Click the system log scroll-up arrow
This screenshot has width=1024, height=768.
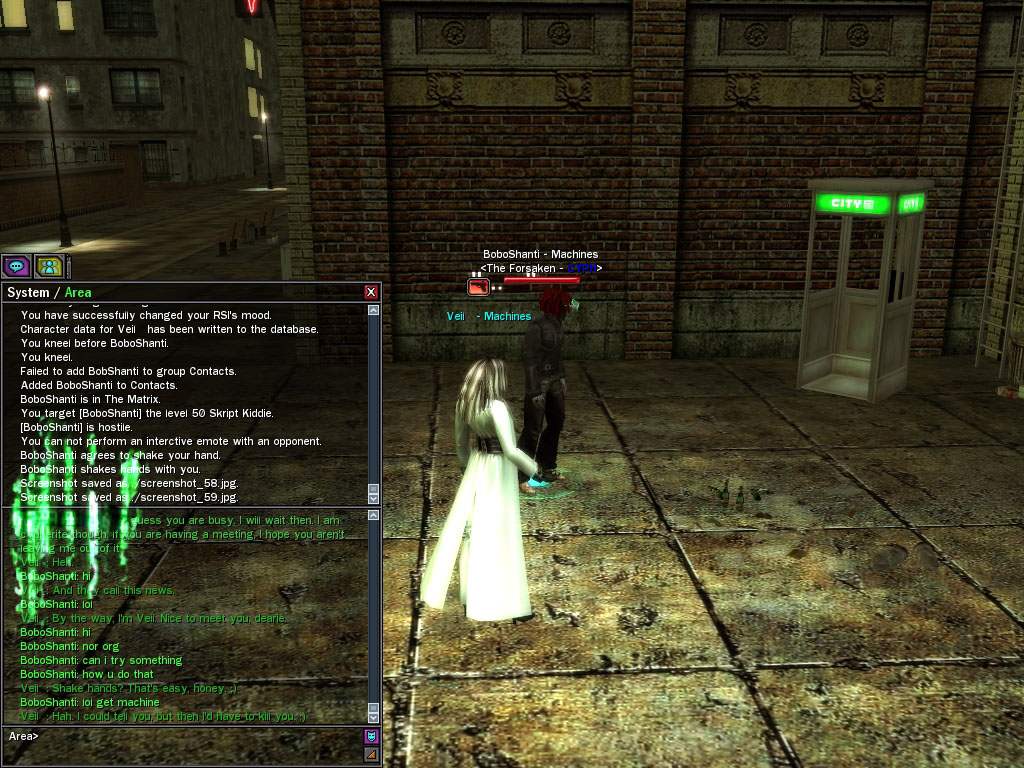coord(374,311)
